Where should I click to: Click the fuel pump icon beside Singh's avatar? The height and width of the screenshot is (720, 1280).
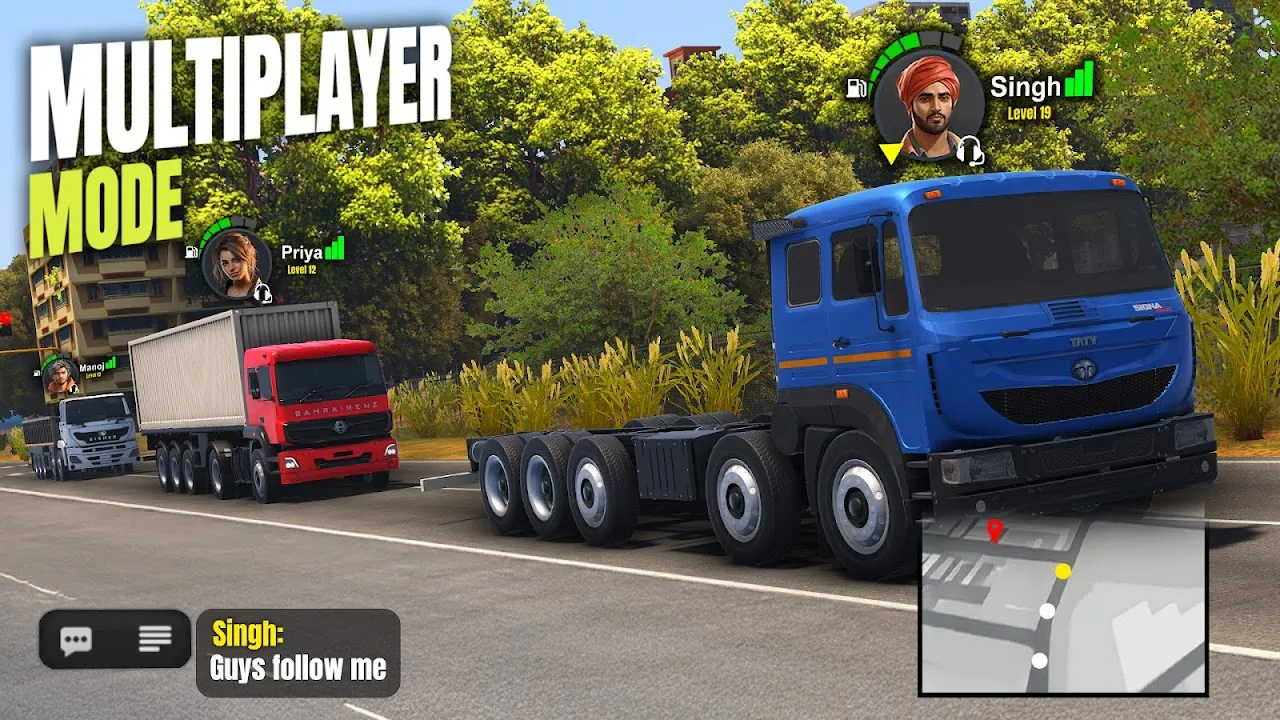click(856, 87)
